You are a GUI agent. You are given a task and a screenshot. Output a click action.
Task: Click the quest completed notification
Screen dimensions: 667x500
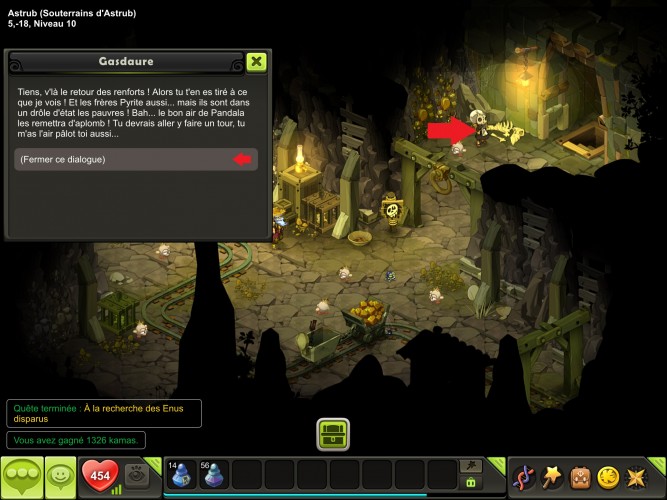tap(103, 413)
